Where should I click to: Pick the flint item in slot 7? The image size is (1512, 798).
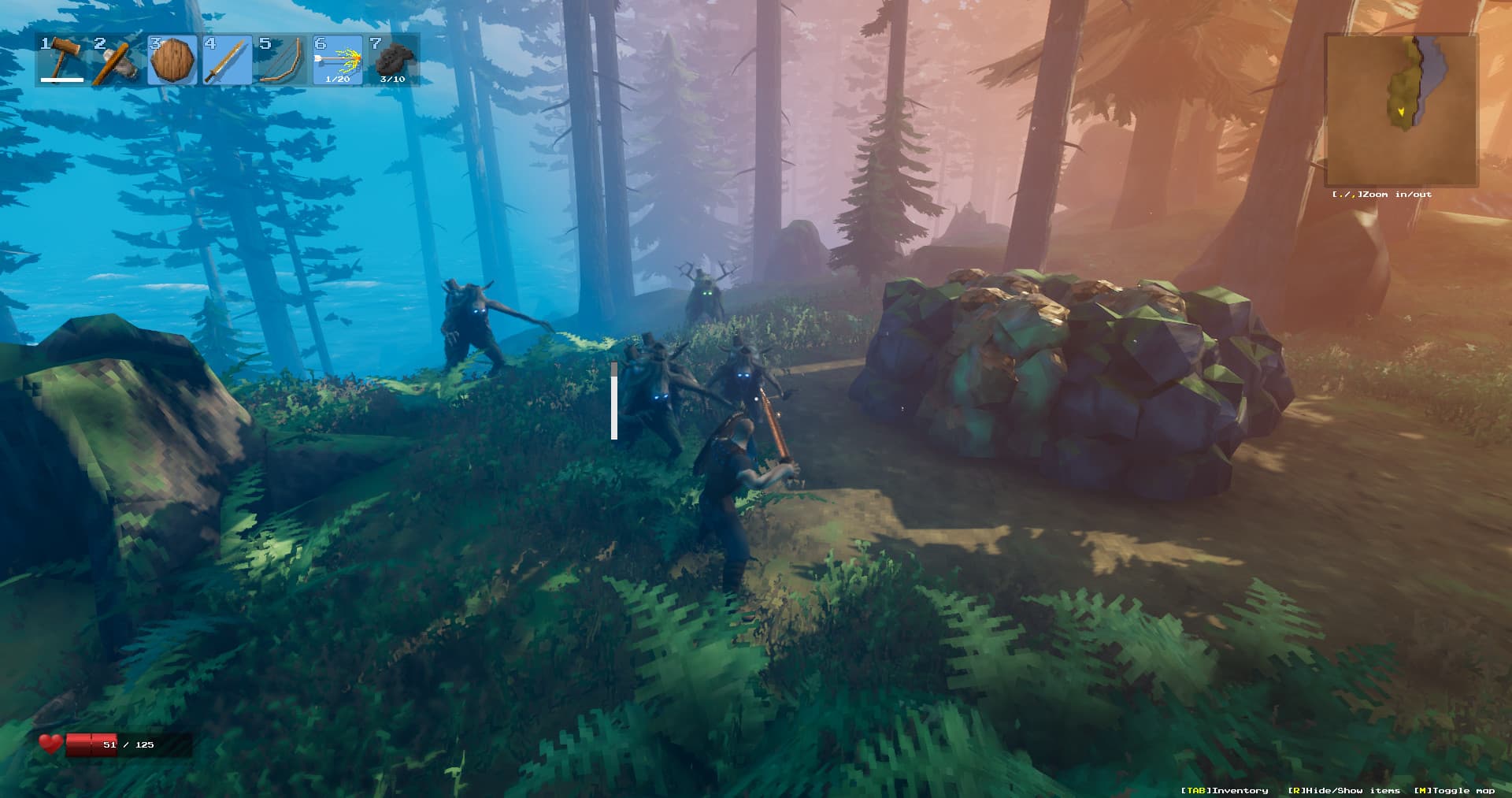pos(393,59)
